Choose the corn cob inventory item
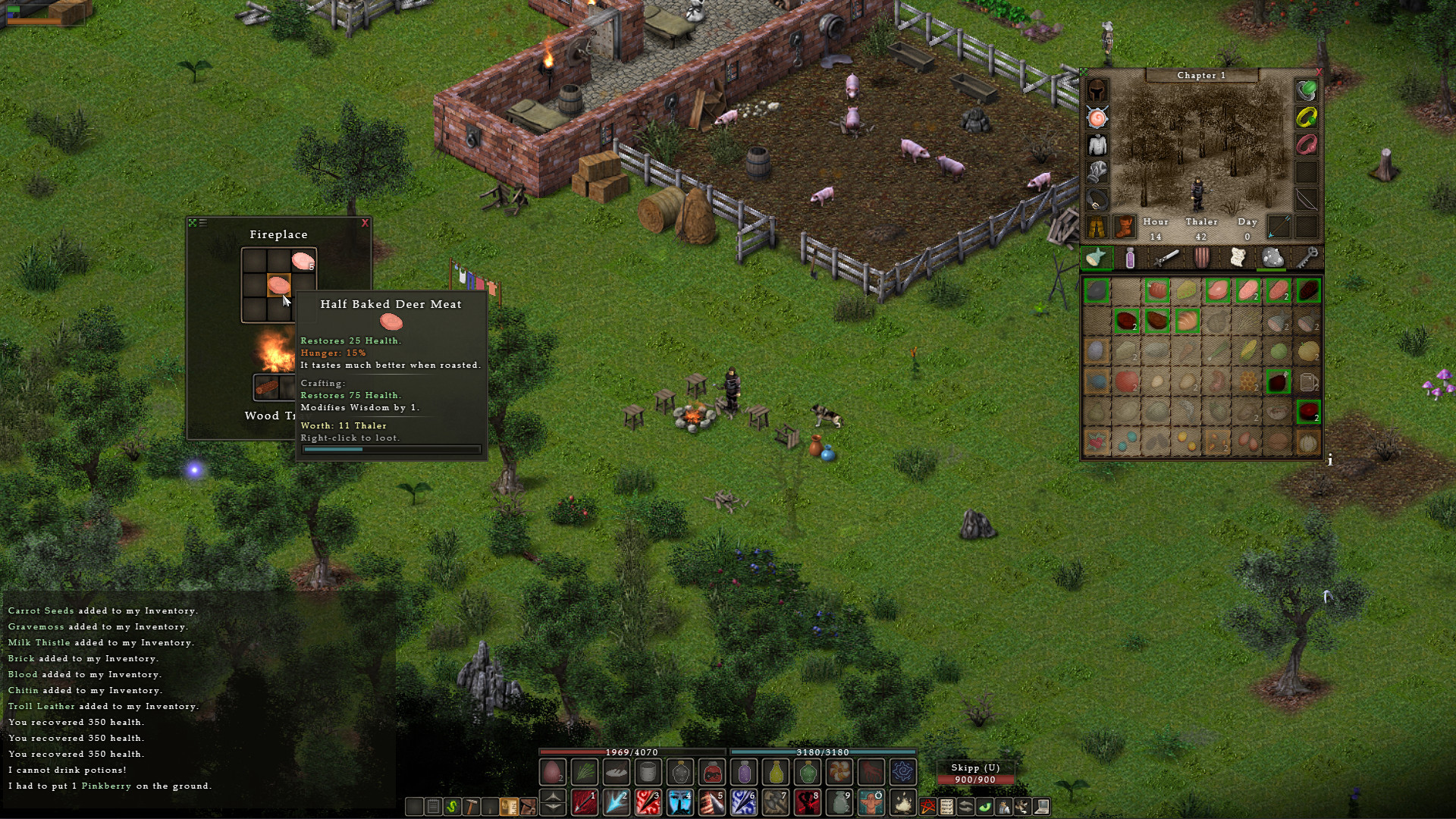 click(1247, 351)
